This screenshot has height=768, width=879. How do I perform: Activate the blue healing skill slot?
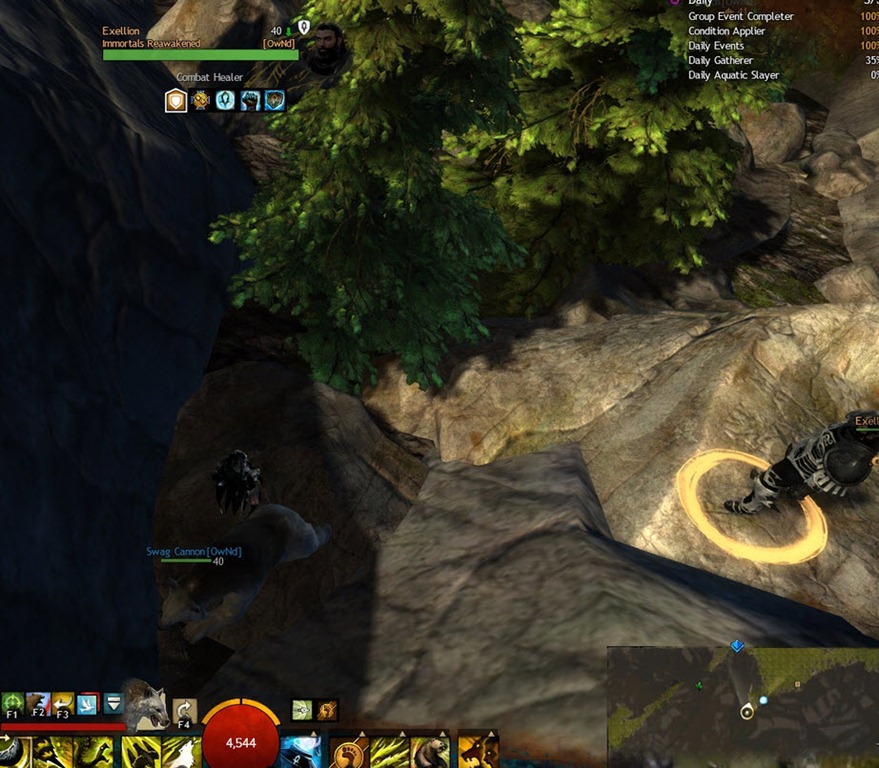click(x=300, y=752)
